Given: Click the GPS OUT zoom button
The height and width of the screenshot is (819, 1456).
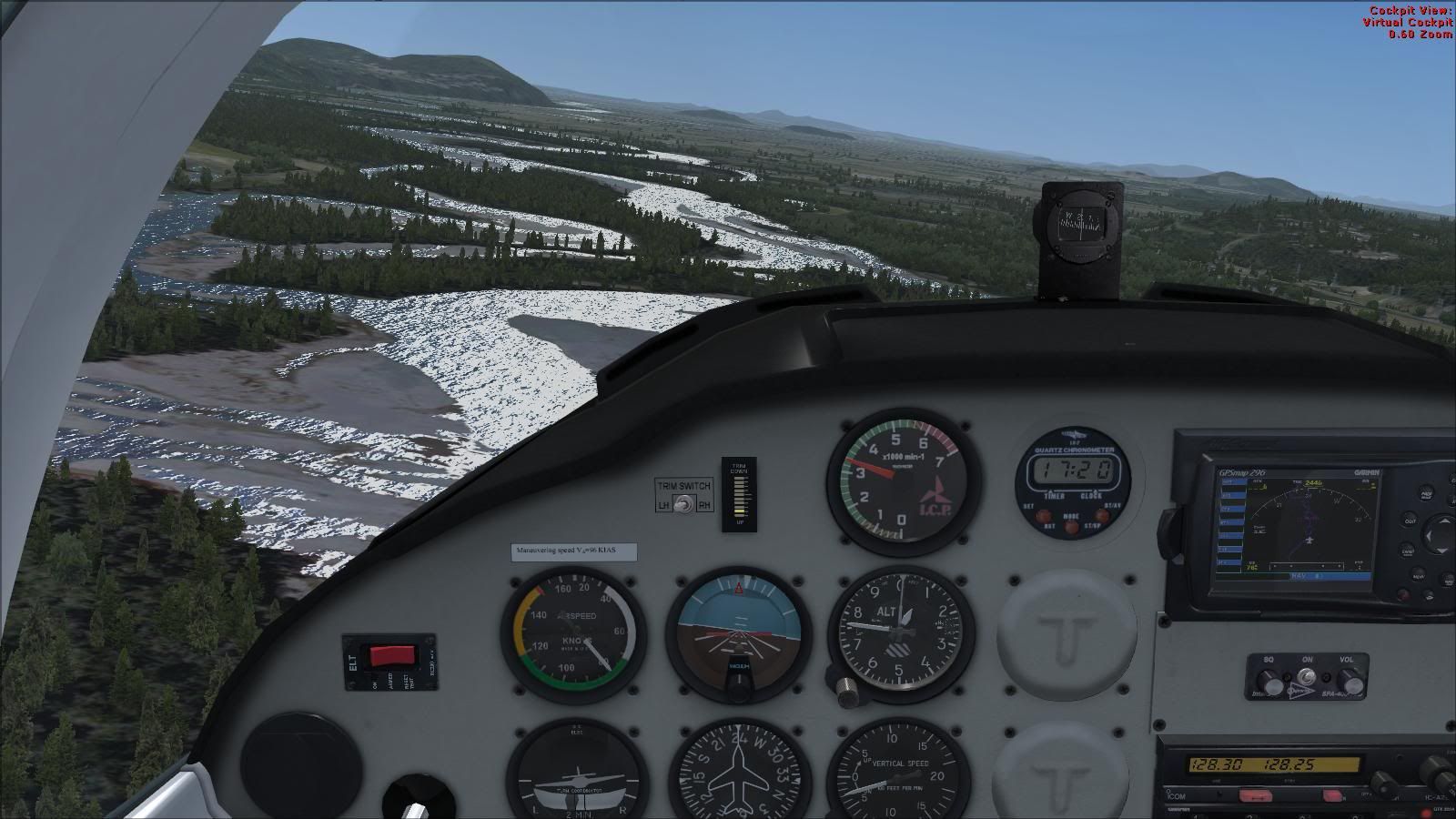Looking at the screenshot, I should pyautogui.click(x=1410, y=521).
